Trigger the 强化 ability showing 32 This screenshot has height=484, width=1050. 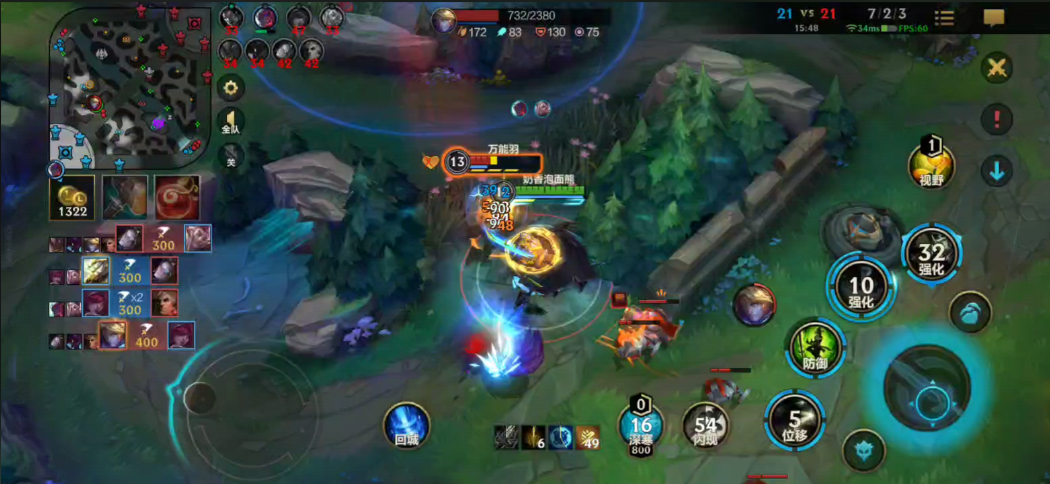pos(931,252)
